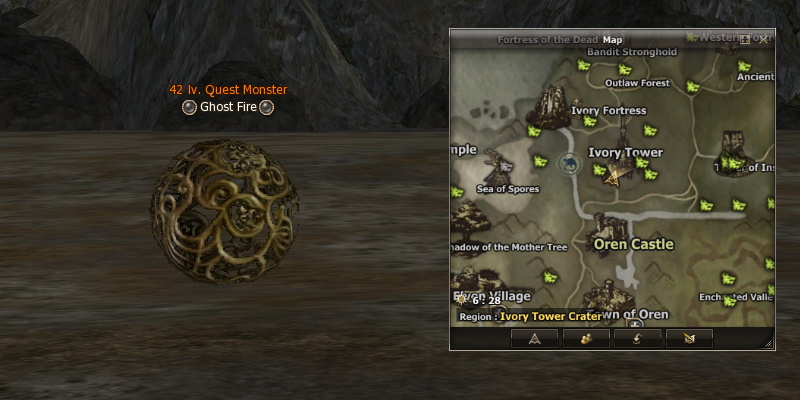800x400 pixels.
Task: Click the rightmost map toolbar button
Action: coord(689,338)
